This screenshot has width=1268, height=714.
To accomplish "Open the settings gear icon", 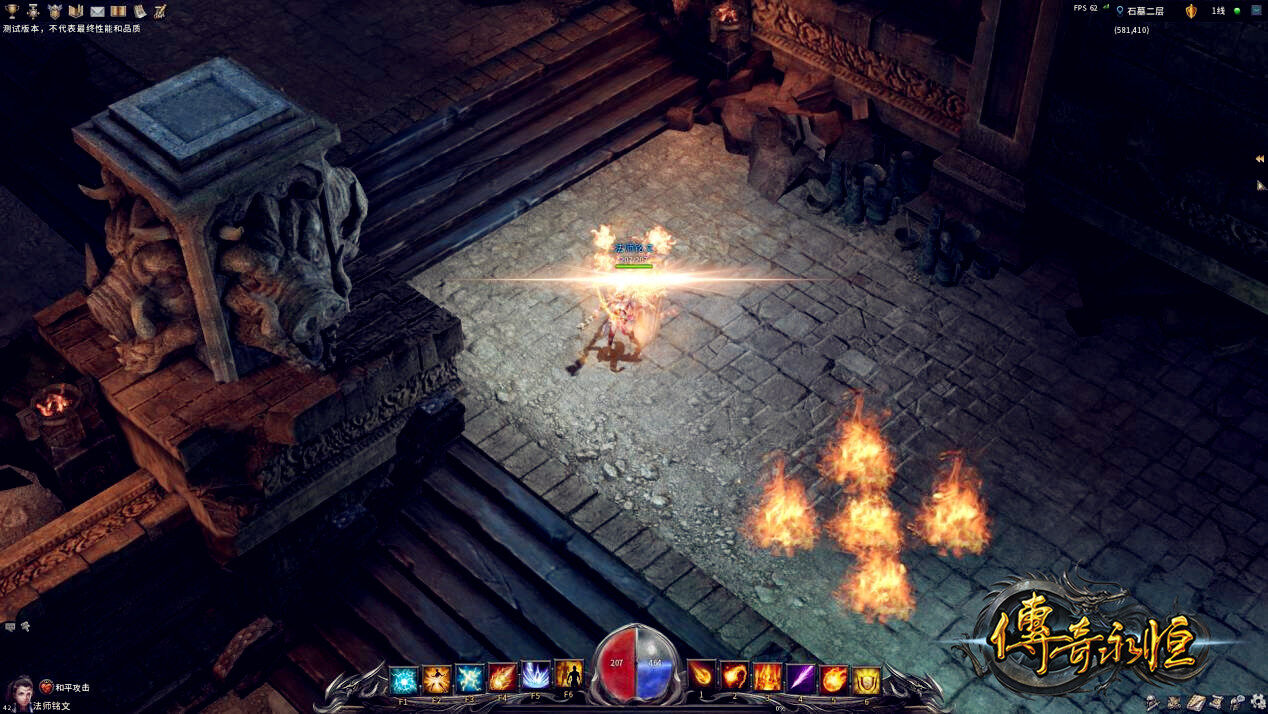I will (1257, 702).
